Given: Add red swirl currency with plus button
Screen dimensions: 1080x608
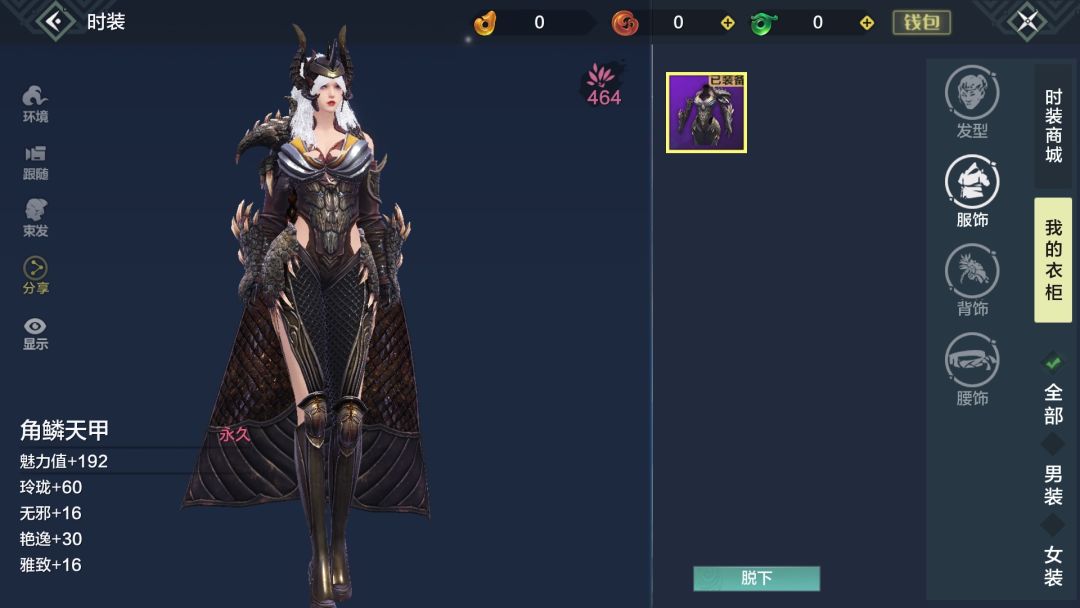Looking at the screenshot, I should point(727,23).
